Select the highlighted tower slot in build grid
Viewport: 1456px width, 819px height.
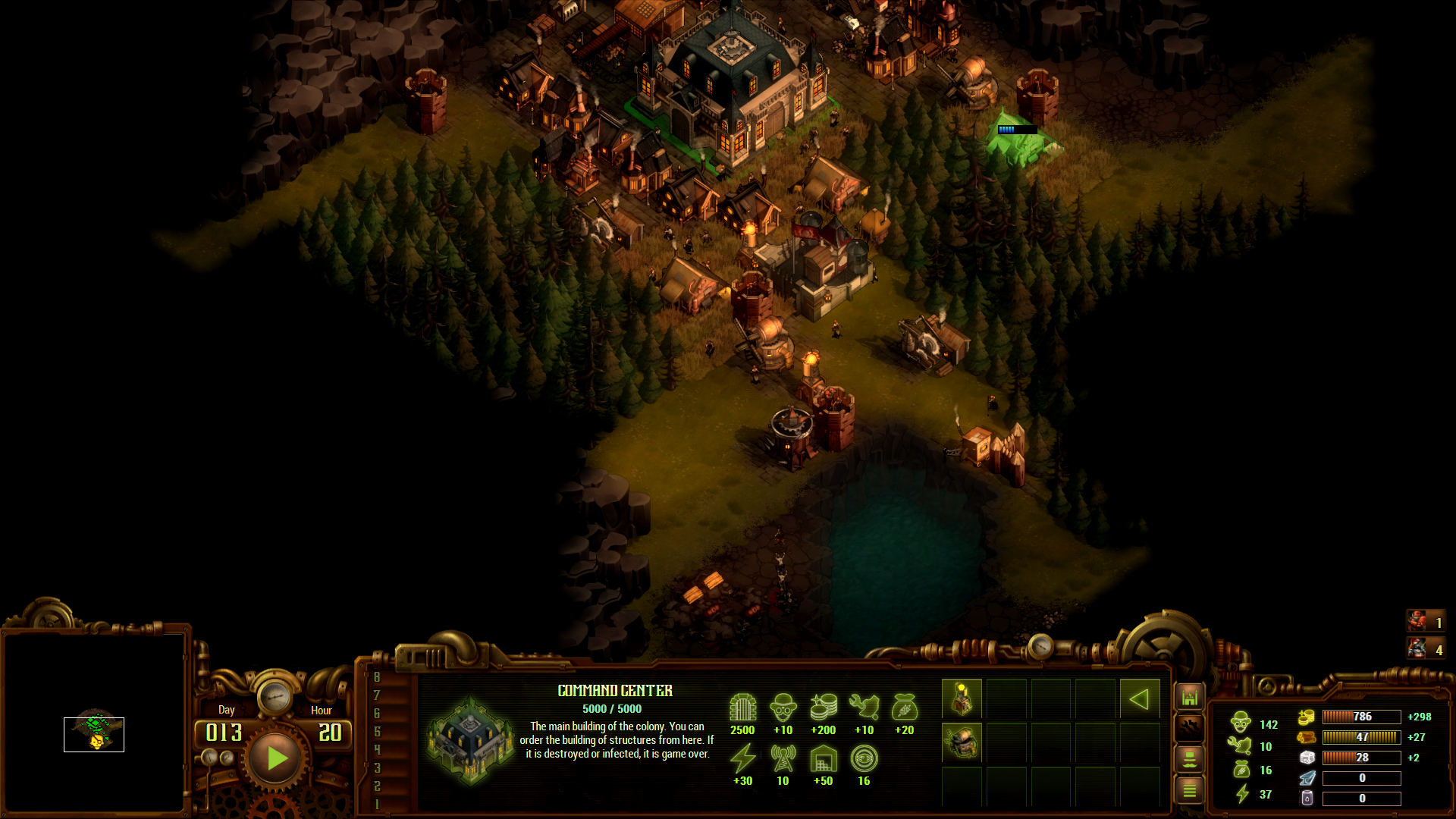tap(962, 698)
